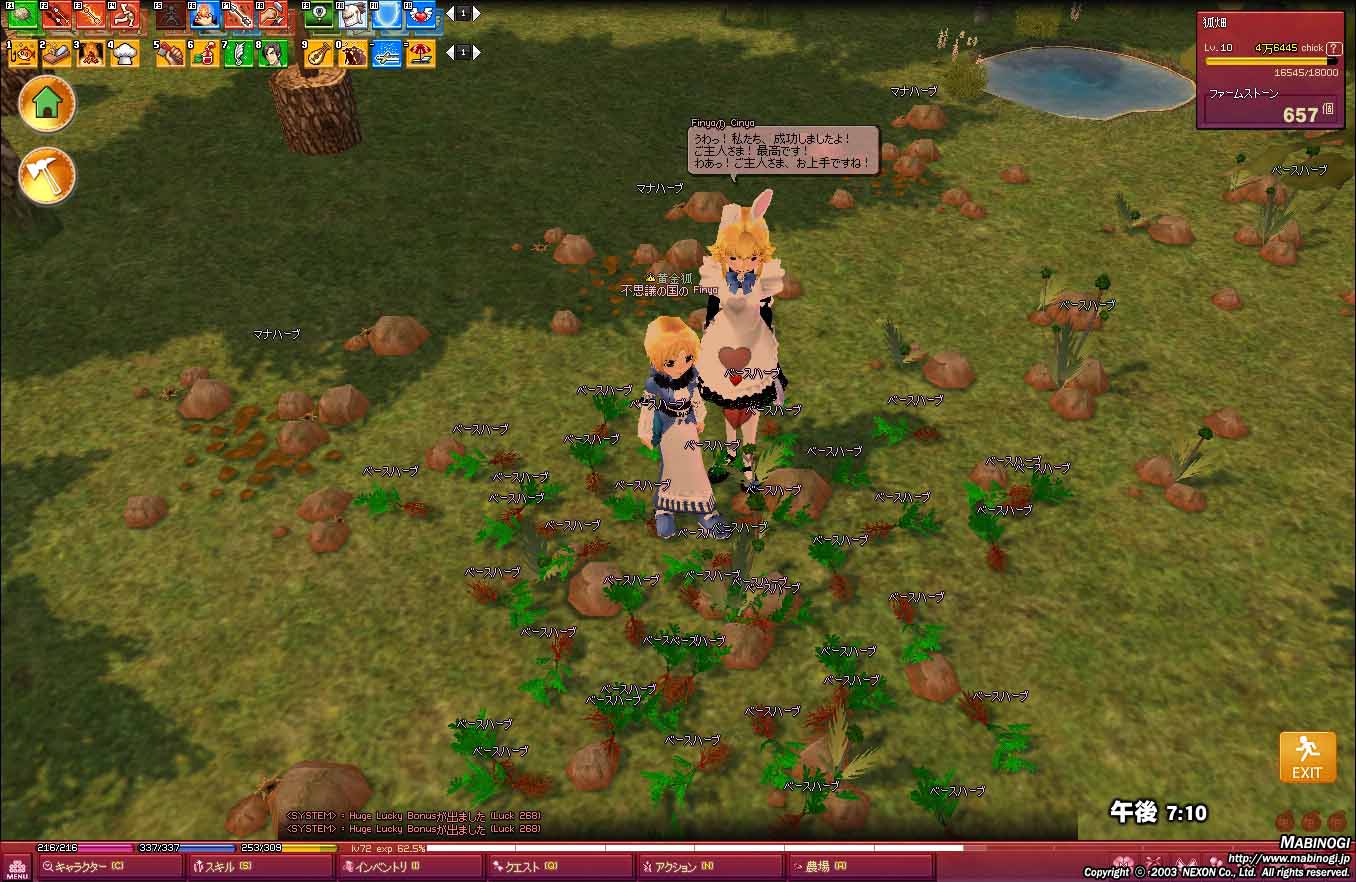Click the round hammer build button

click(47, 175)
